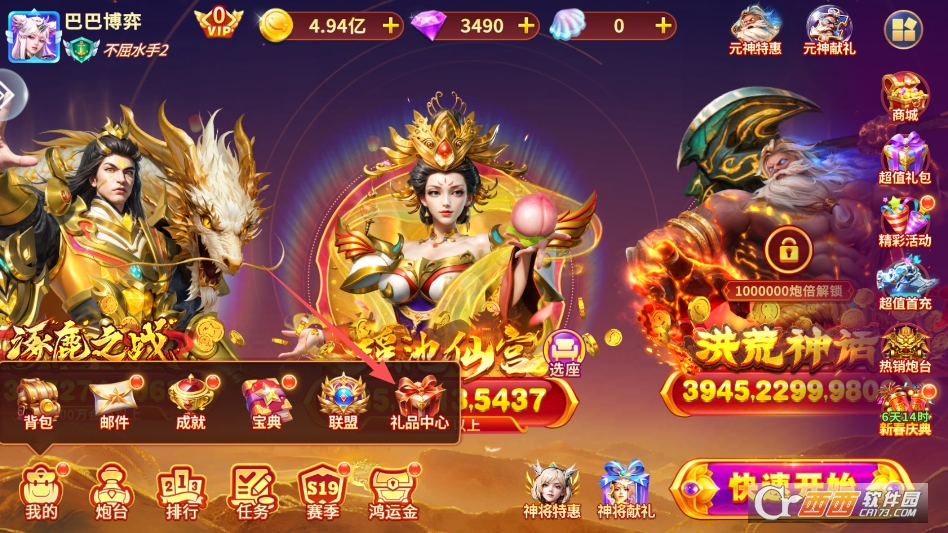Add gold coins with the plus button
The width and height of the screenshot is (948, 533).
390,26
